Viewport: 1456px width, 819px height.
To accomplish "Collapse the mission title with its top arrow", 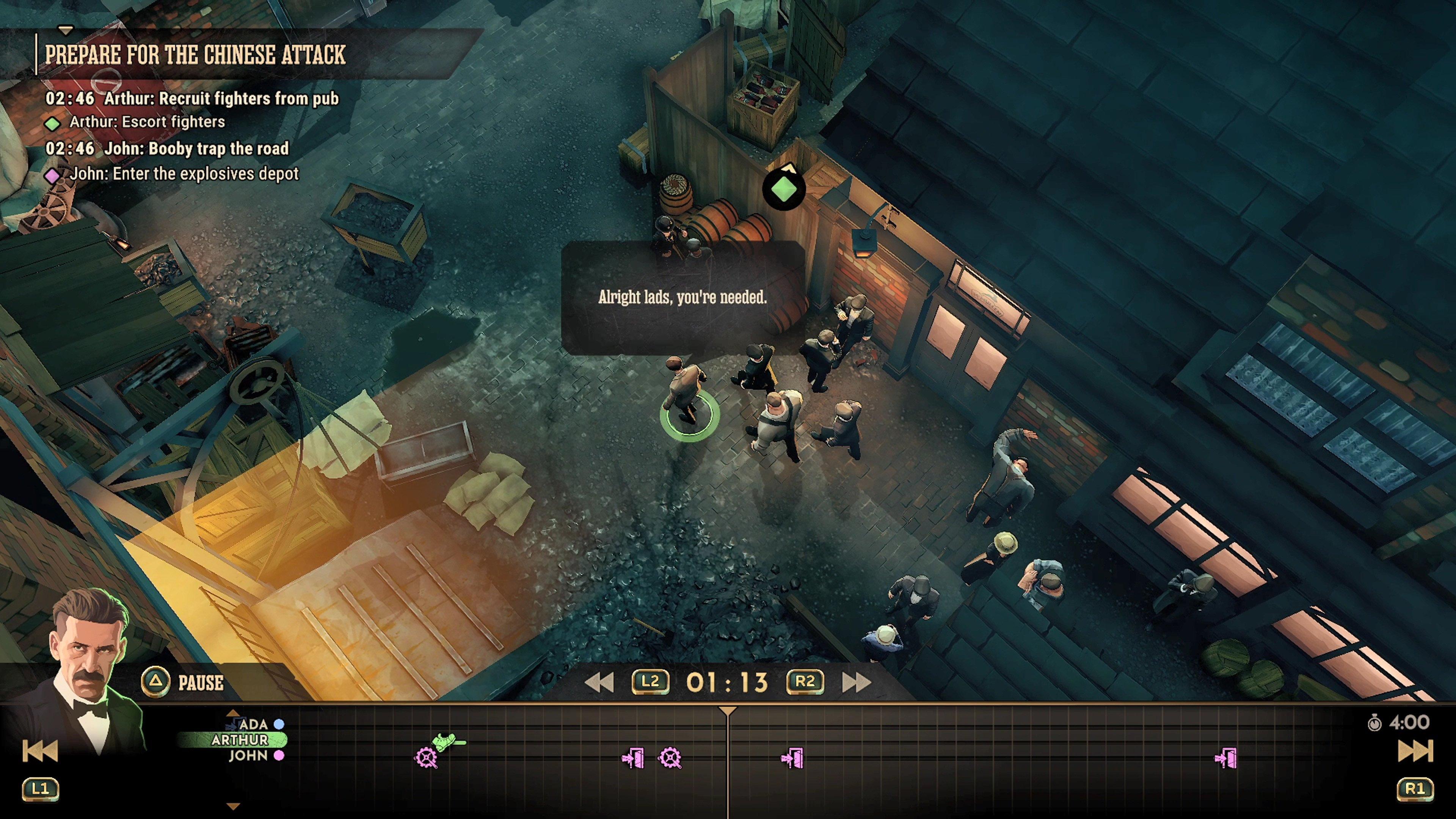I will point(66,30).
